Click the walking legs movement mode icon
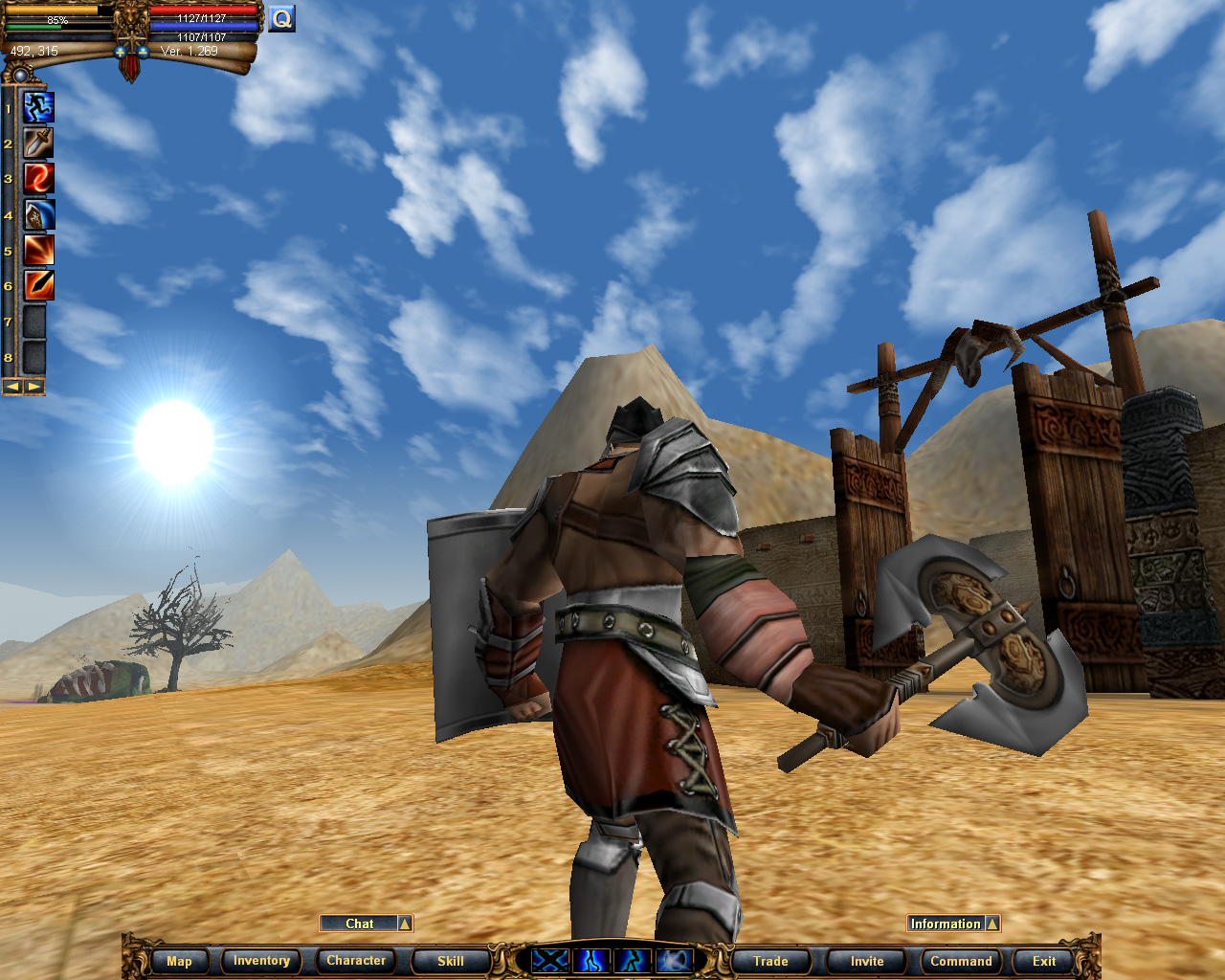The width and height of the screenshot is (1225, 980). click(590, 961)
